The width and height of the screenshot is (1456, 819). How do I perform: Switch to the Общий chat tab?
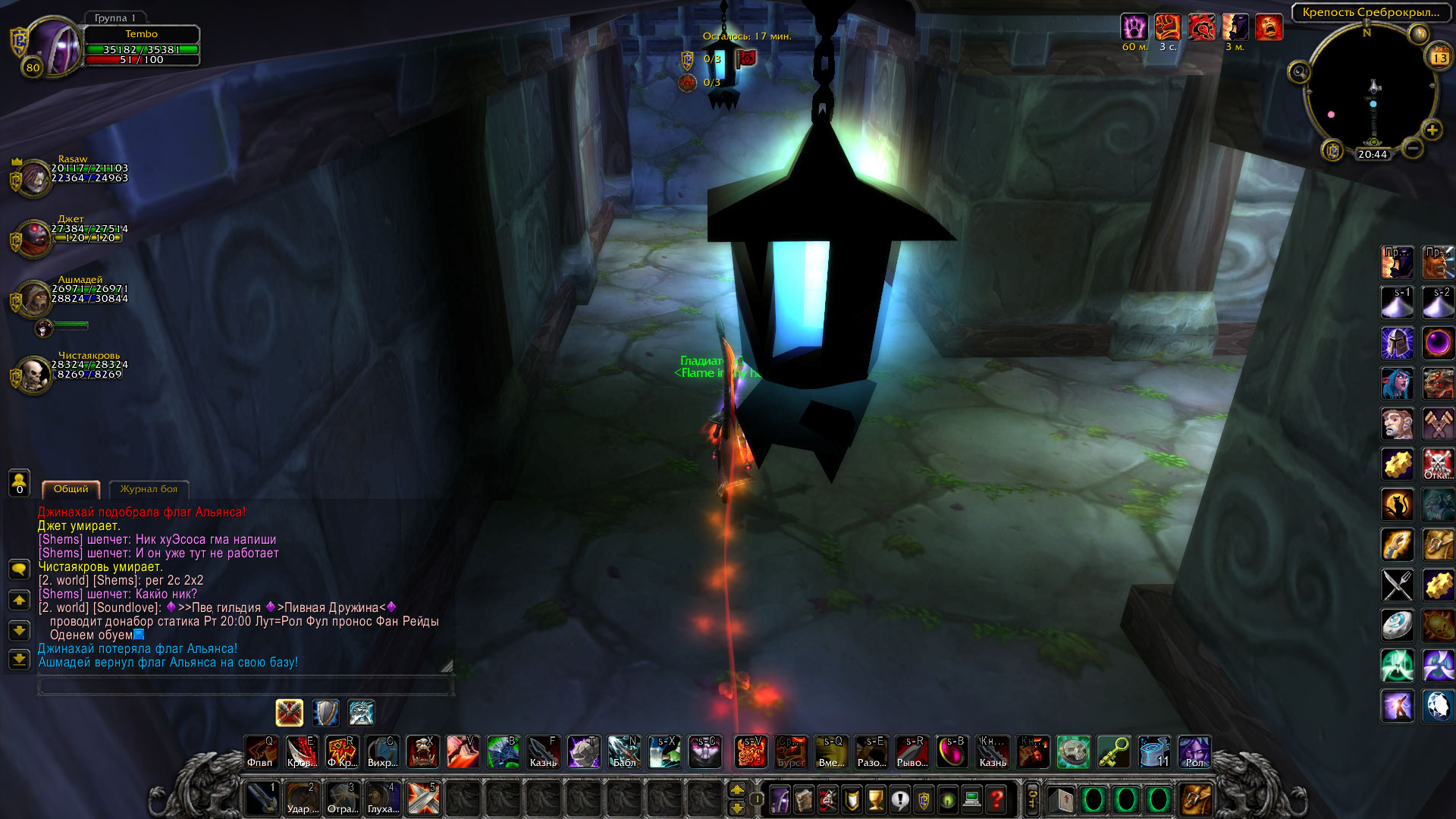click(71, 489)
